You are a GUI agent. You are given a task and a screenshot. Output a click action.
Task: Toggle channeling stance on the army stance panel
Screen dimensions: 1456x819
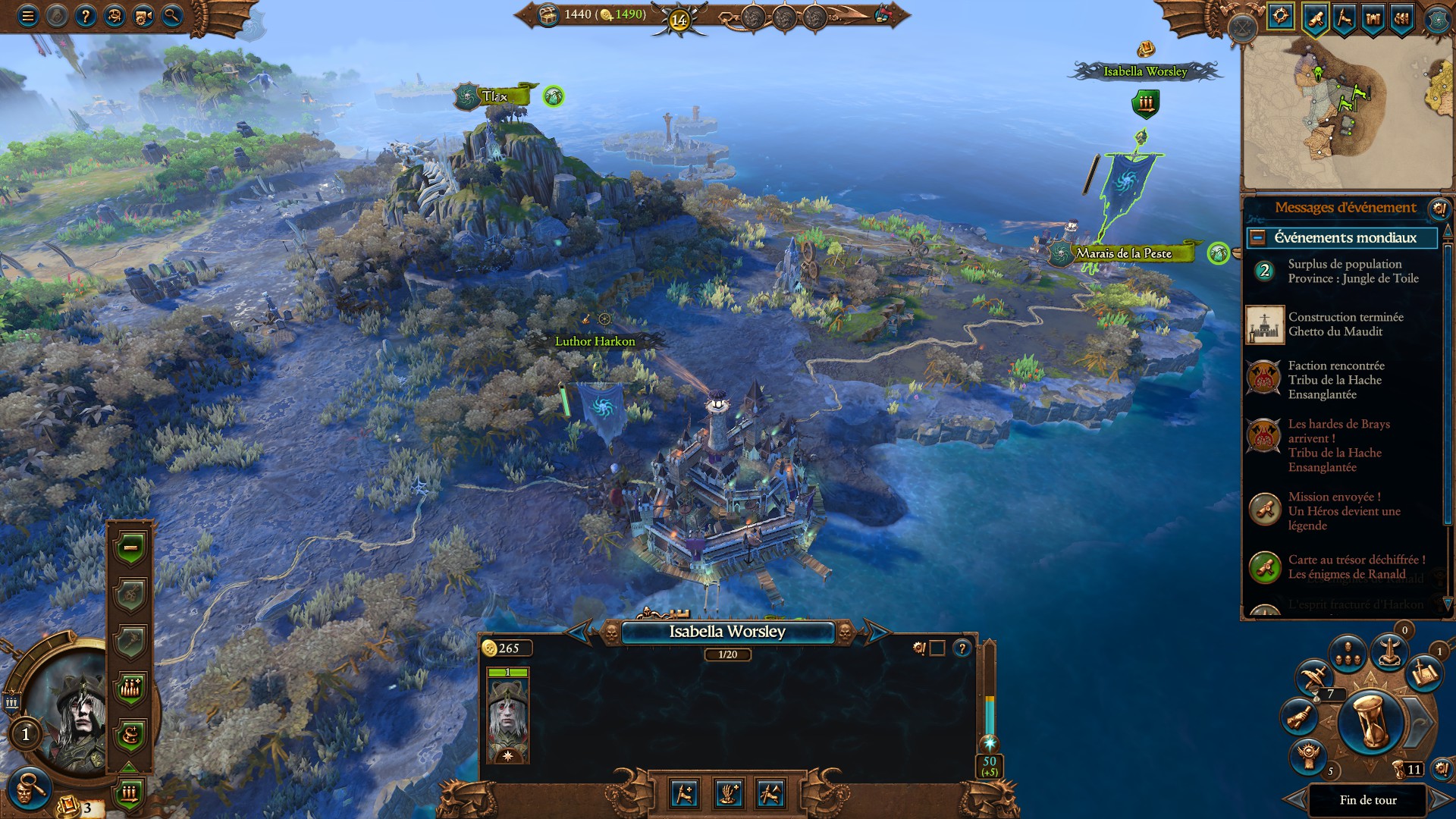(x=130, y=733)
